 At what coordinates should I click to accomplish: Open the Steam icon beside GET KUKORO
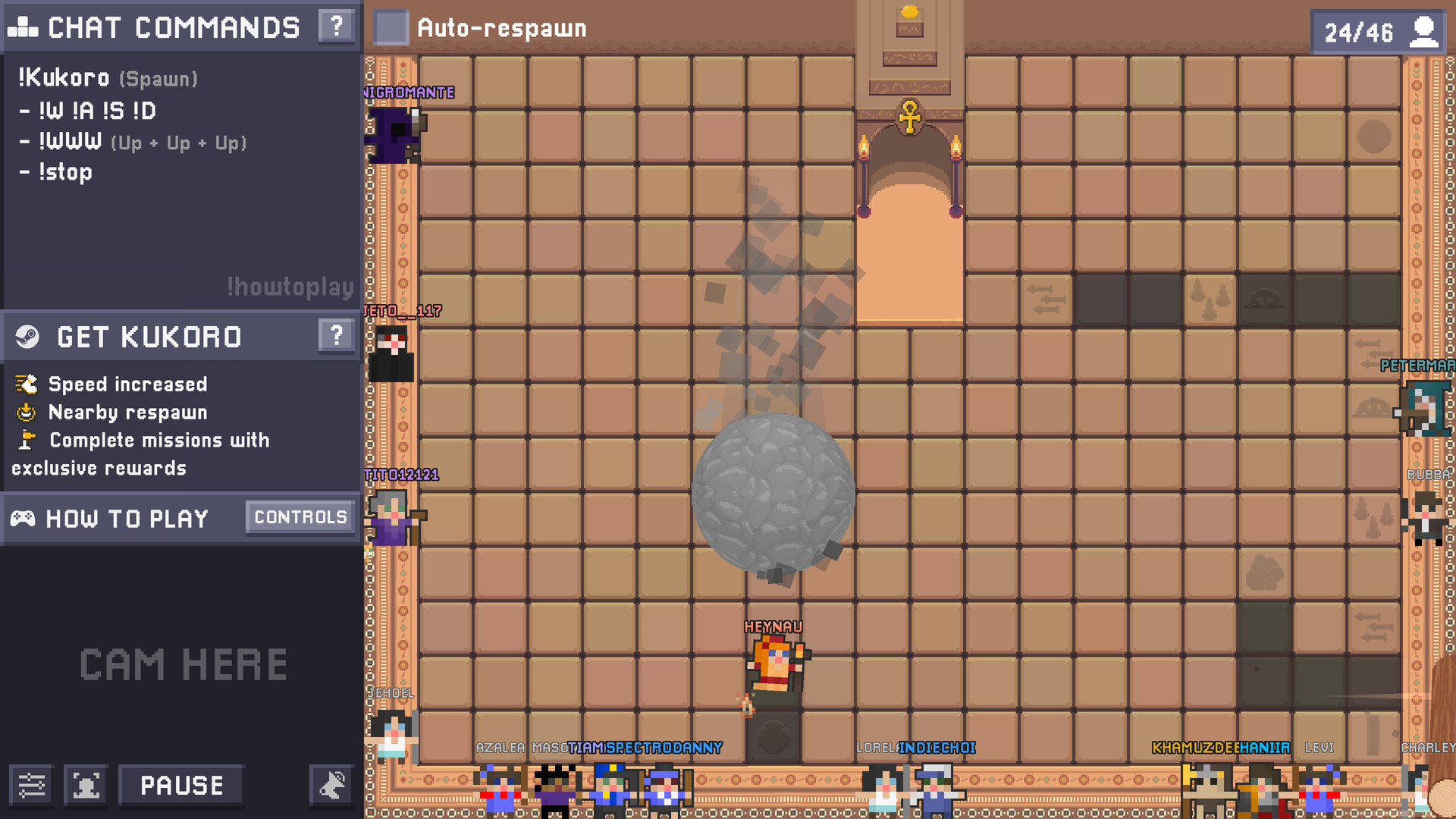pos(27,336)
